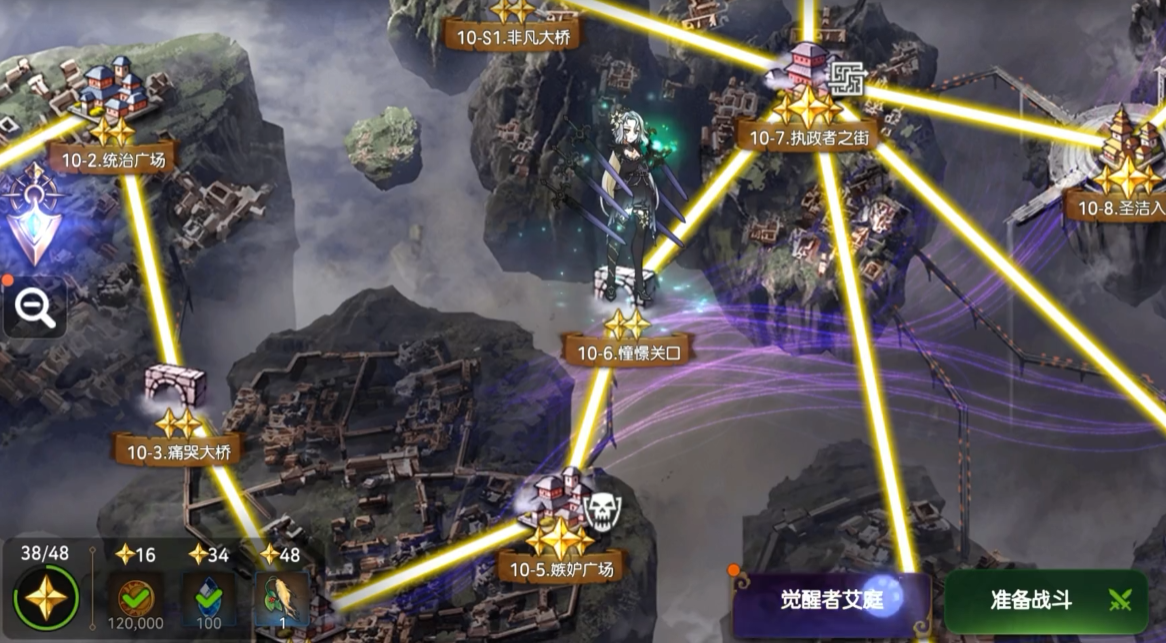Image resolution: width=1166 pixels, height=643 pixels.
Task: Open the 觉醒者艾庭 panel
Action: 832,601
